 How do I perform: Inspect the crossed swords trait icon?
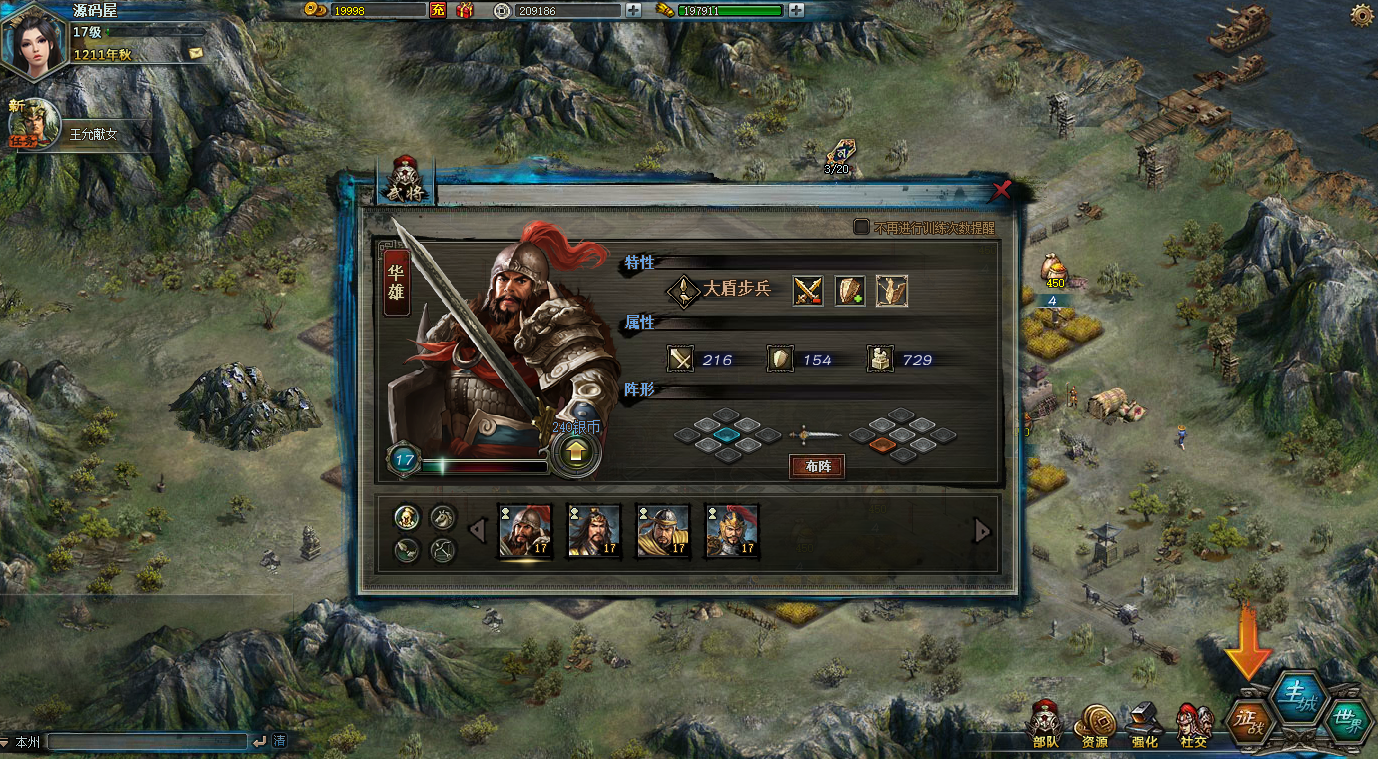[808, 290]
